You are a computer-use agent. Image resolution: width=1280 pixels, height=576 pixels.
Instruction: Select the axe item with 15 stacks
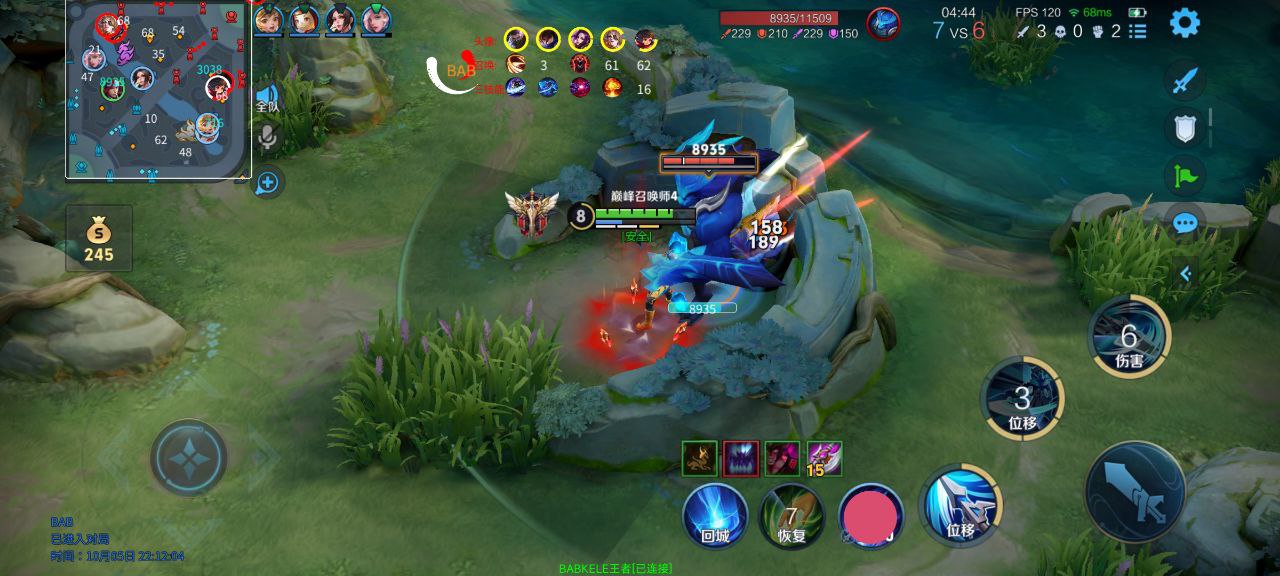(825, 459)
